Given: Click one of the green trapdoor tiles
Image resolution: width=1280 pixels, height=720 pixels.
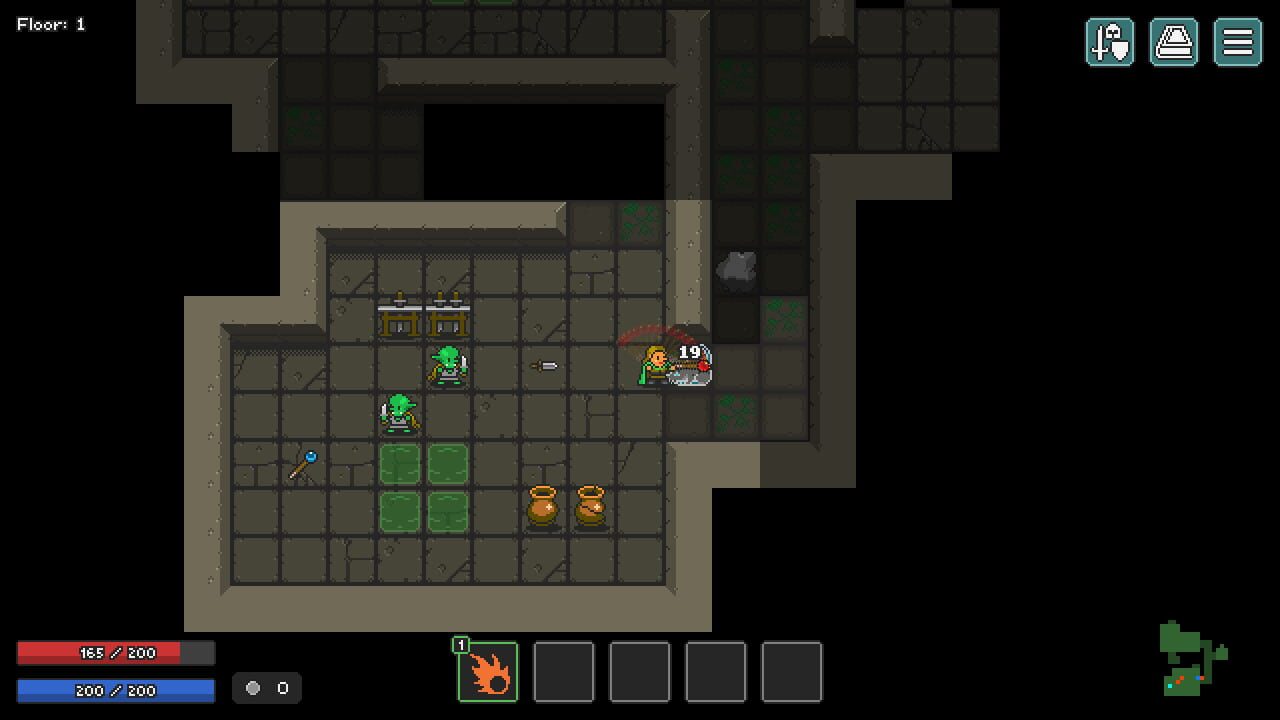Looking at the screenshot, I should coord(400,466).
